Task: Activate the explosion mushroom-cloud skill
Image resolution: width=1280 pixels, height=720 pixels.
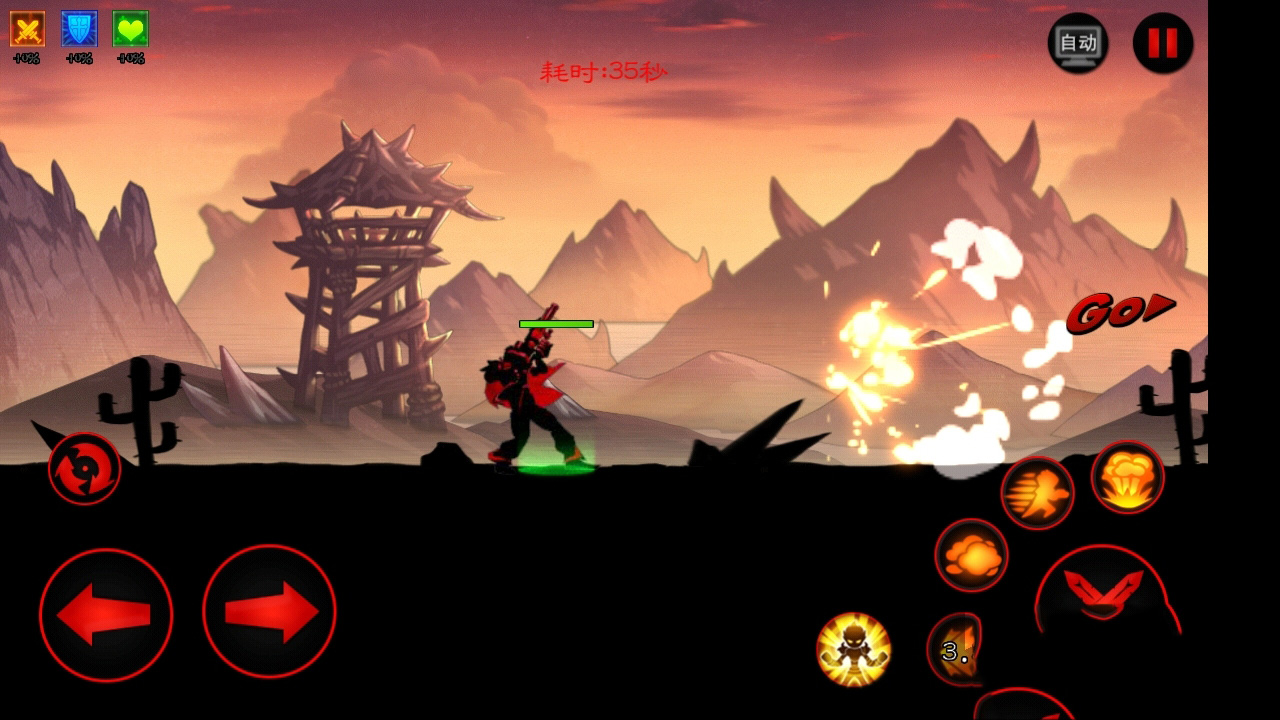Action: [1127, 478]
